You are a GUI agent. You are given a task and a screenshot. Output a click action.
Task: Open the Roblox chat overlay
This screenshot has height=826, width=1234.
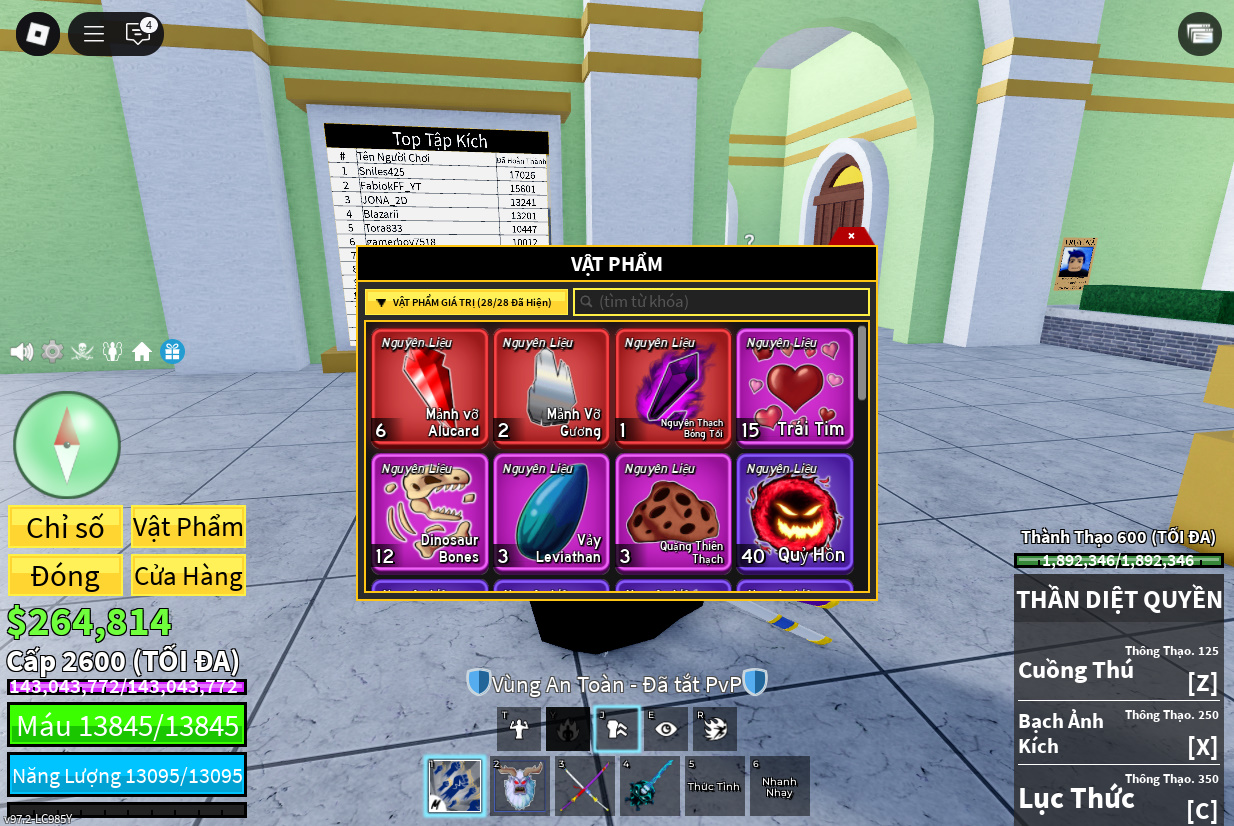138,33
